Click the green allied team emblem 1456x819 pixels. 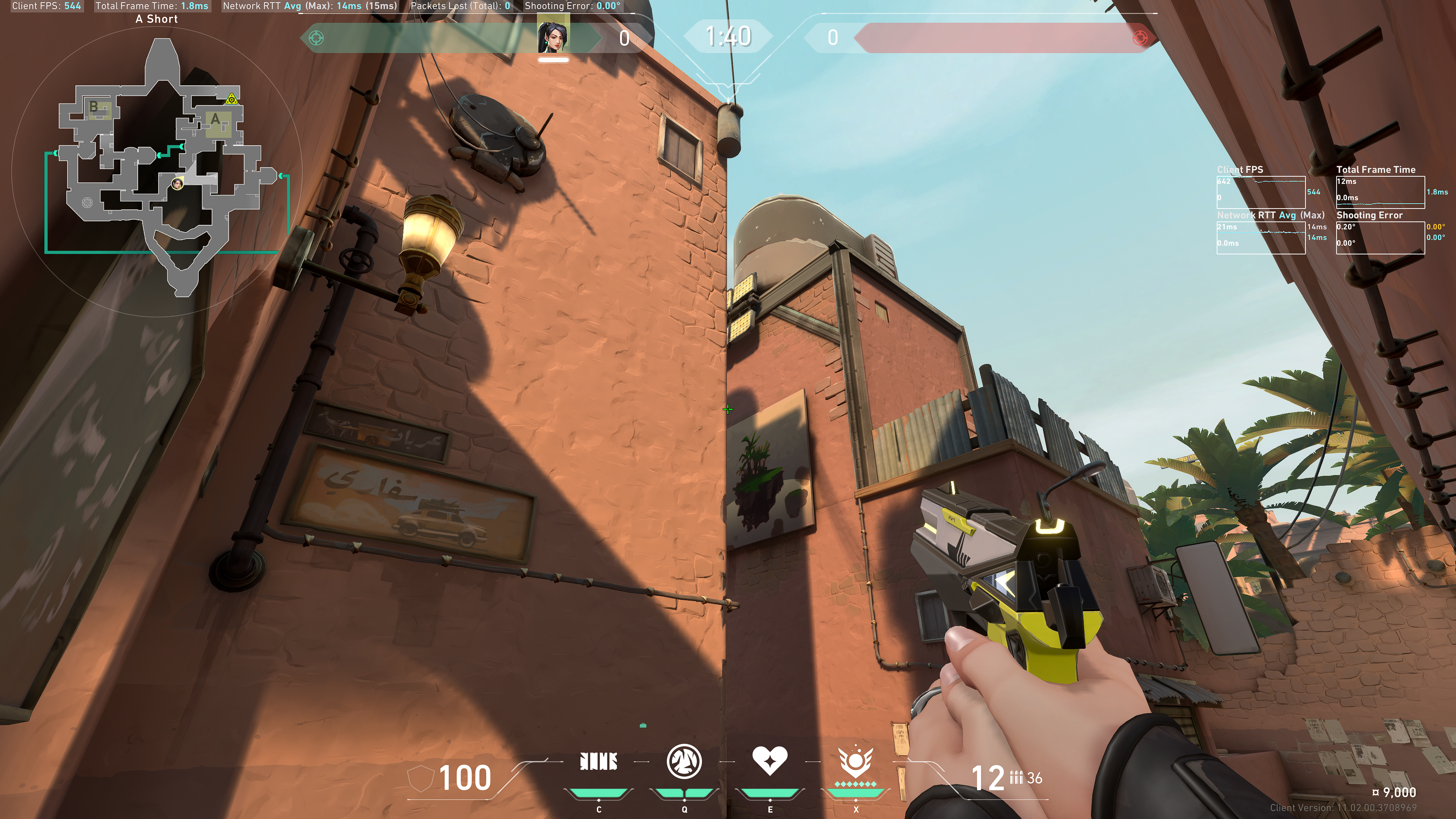coord(317,38)
